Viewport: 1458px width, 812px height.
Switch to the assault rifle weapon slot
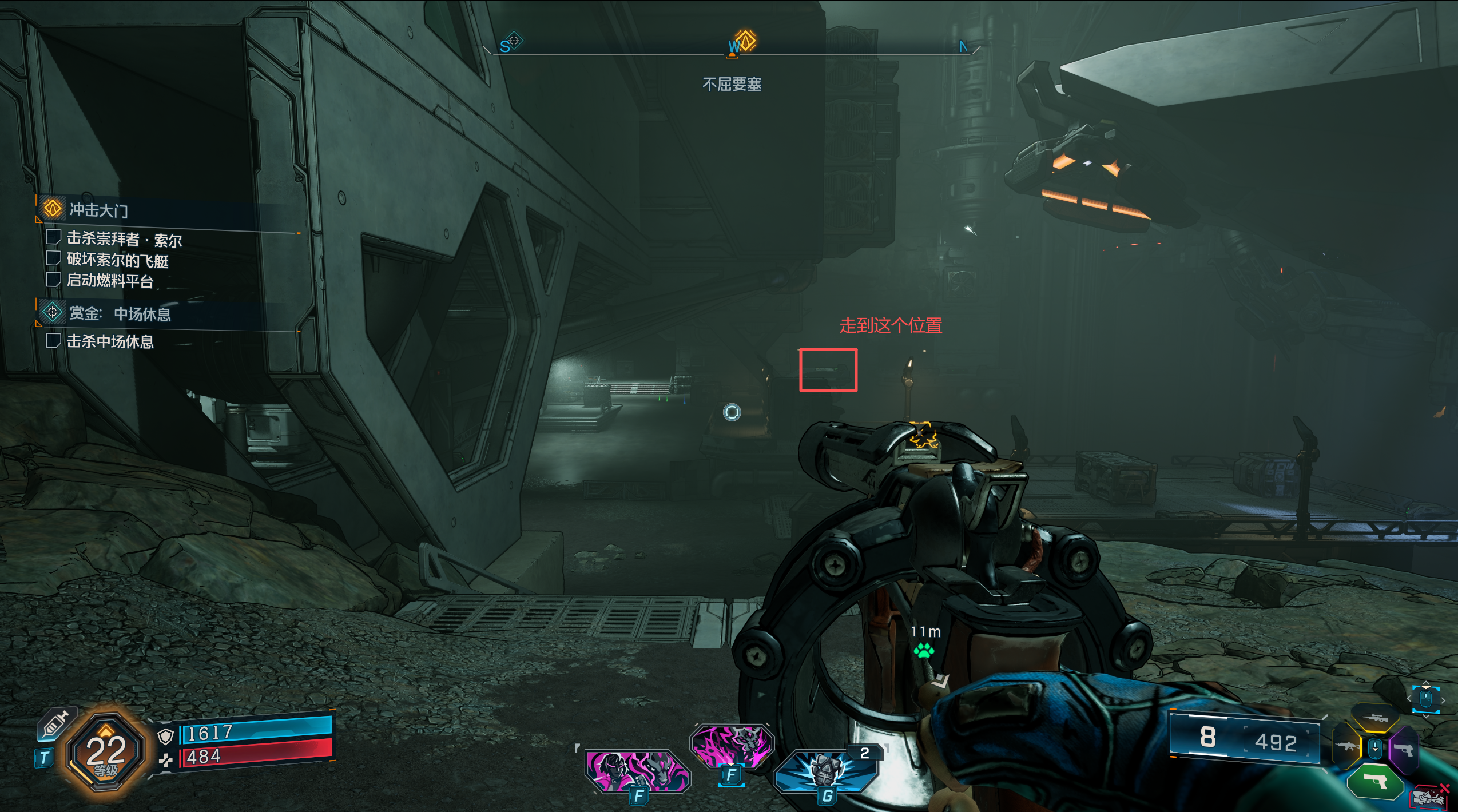[1346, 746]
